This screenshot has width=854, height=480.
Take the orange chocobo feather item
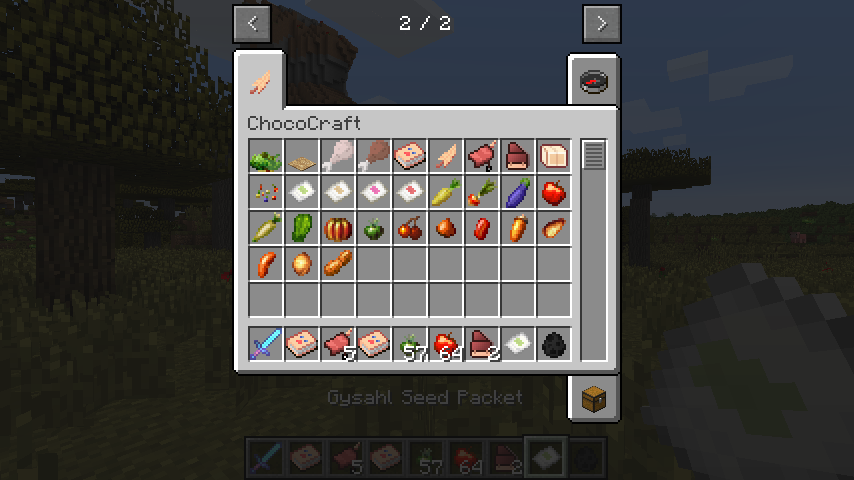click(x=445, y=157)
